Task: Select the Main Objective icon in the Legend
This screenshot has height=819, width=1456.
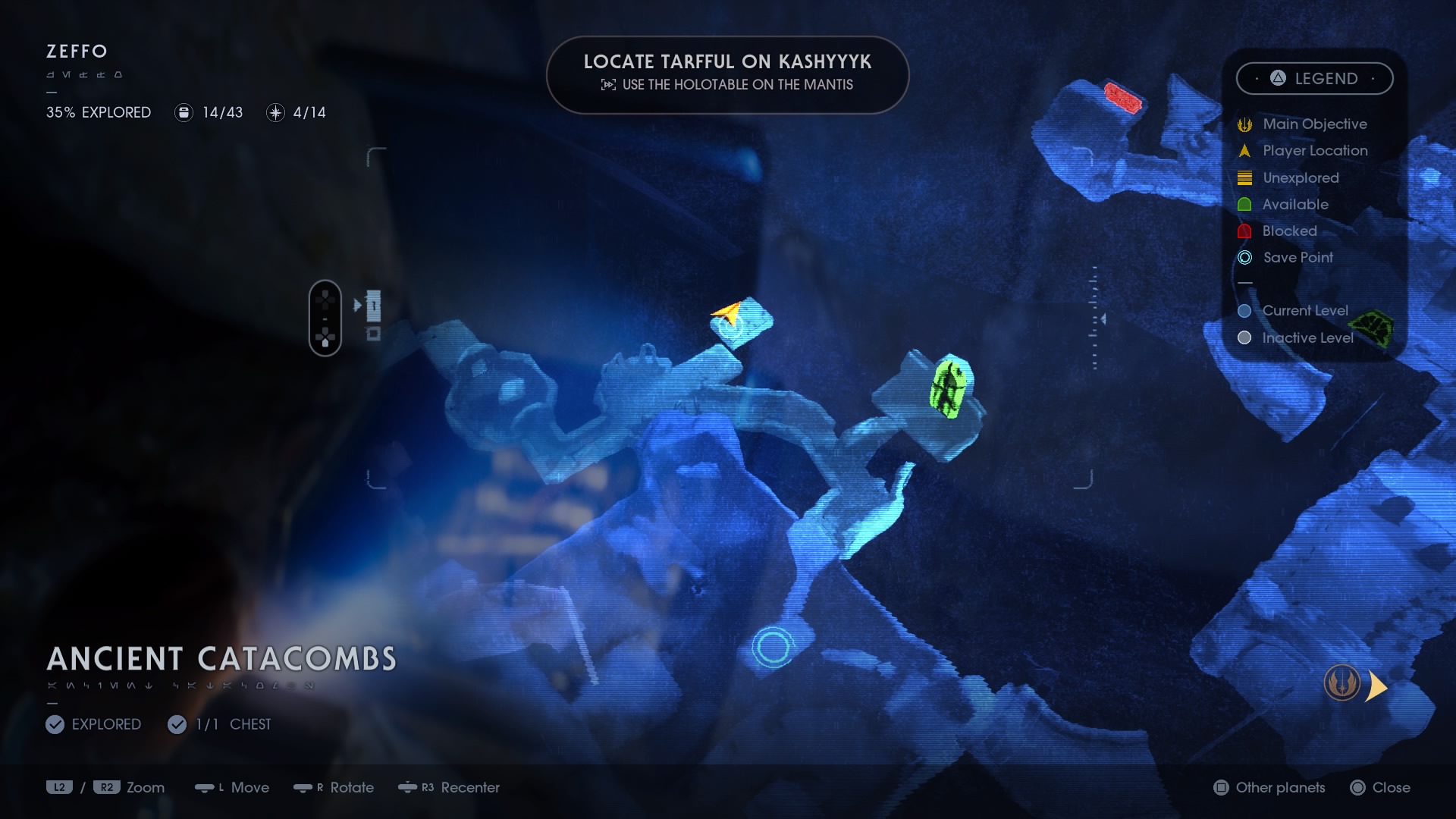Action: (x=1244, y=124)
